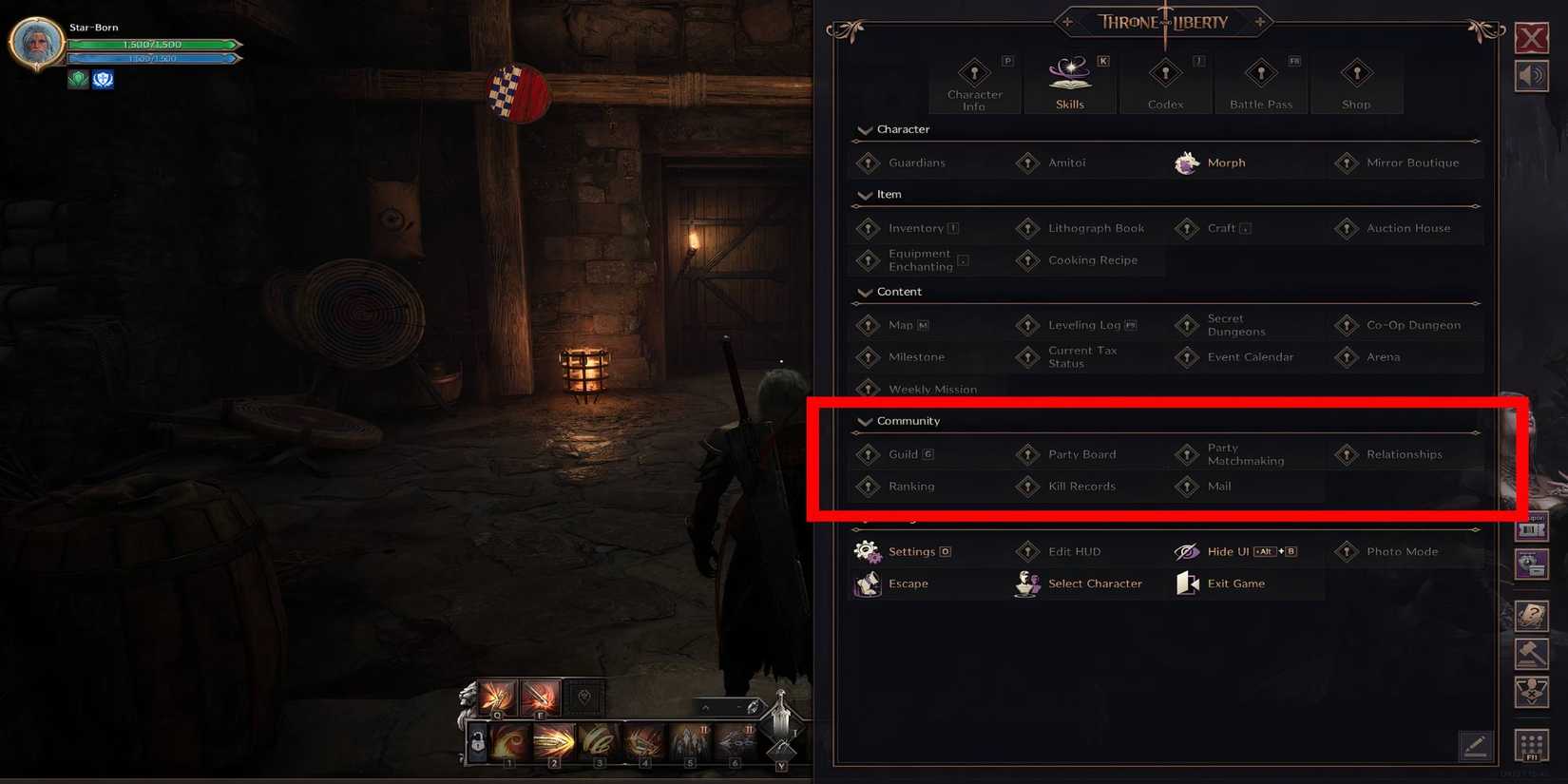
Task: Open the Battle Pass tab
Action: 1261,81
